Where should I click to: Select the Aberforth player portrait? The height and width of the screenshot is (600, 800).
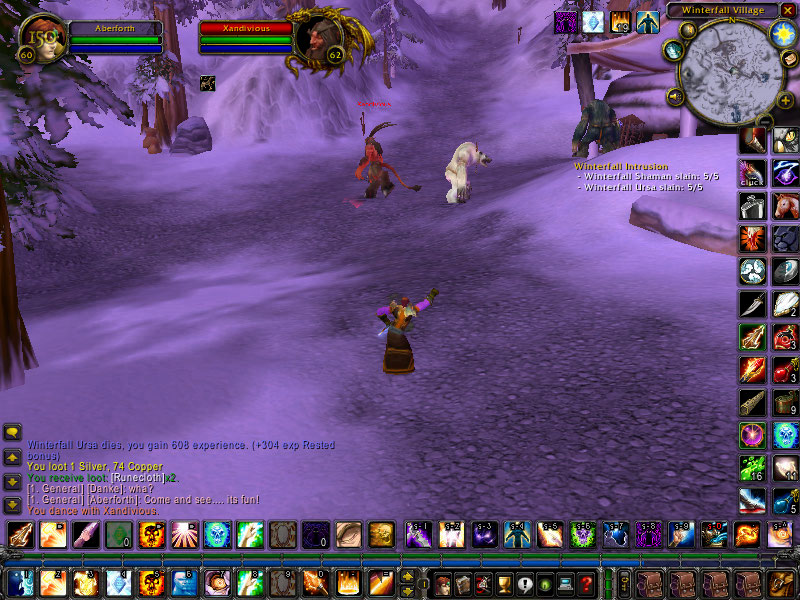[38, 38]
